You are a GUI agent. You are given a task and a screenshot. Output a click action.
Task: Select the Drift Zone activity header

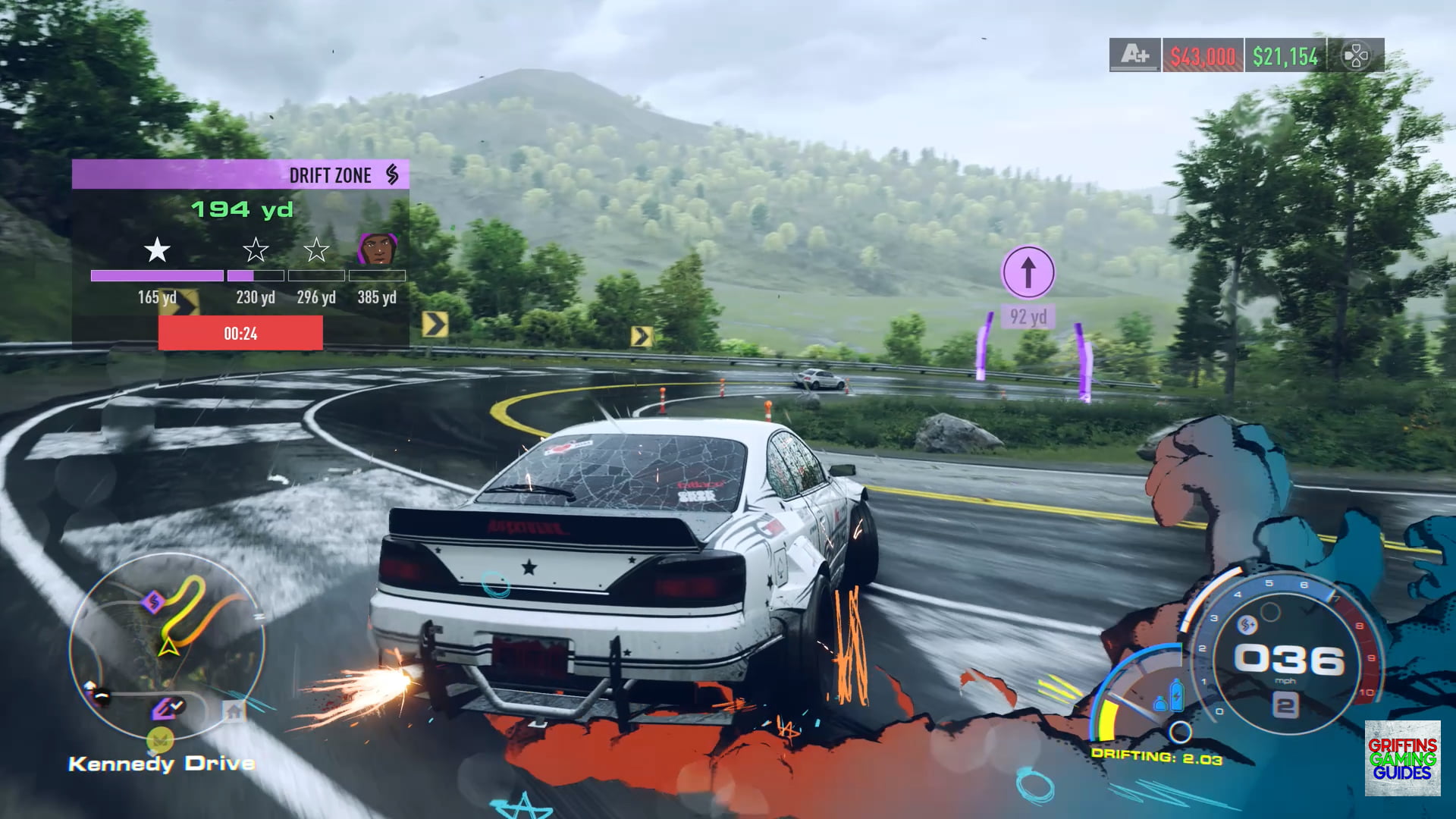(240, 174)
